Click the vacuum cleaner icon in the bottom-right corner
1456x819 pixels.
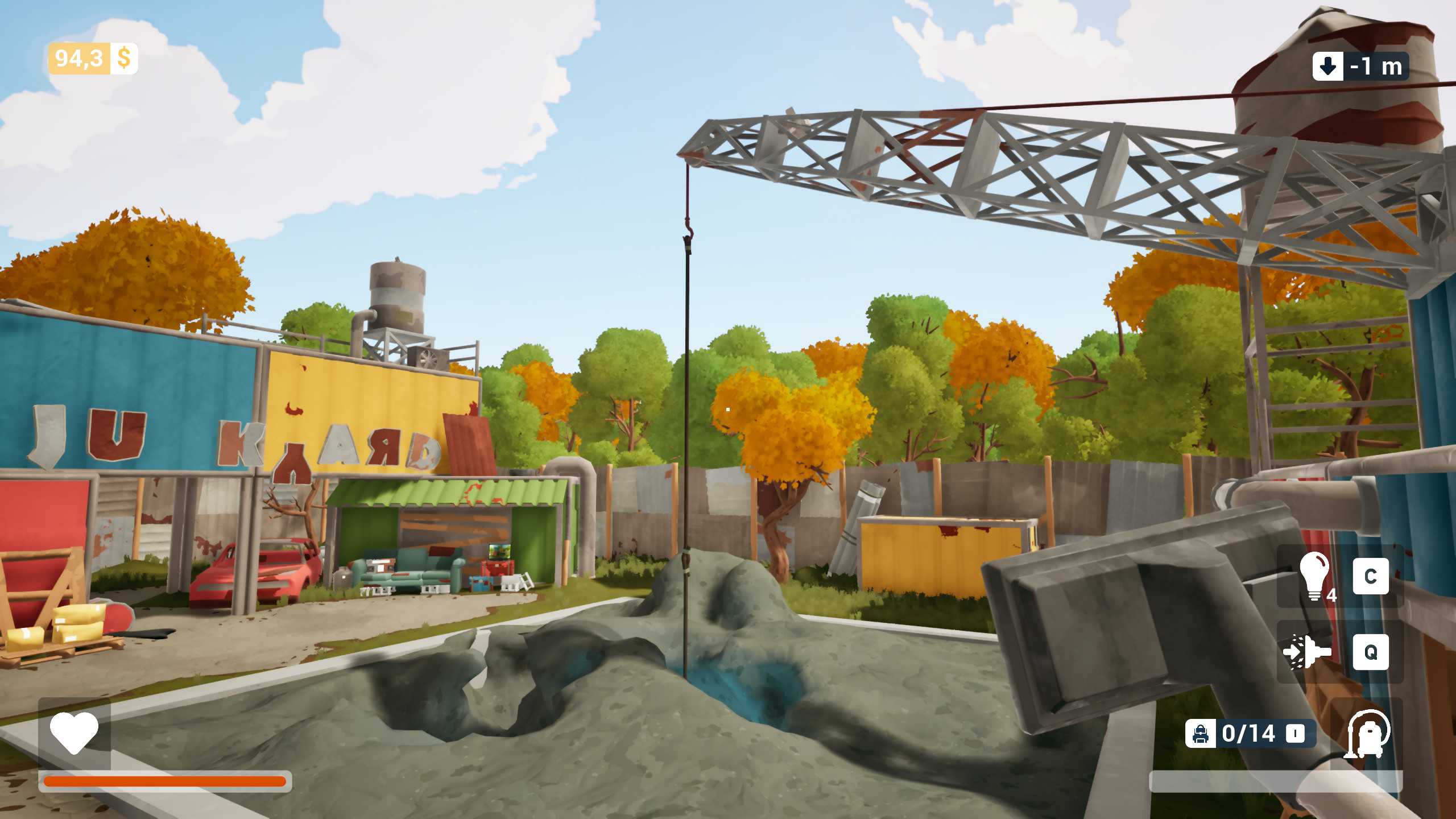[x=1369, y=733]
